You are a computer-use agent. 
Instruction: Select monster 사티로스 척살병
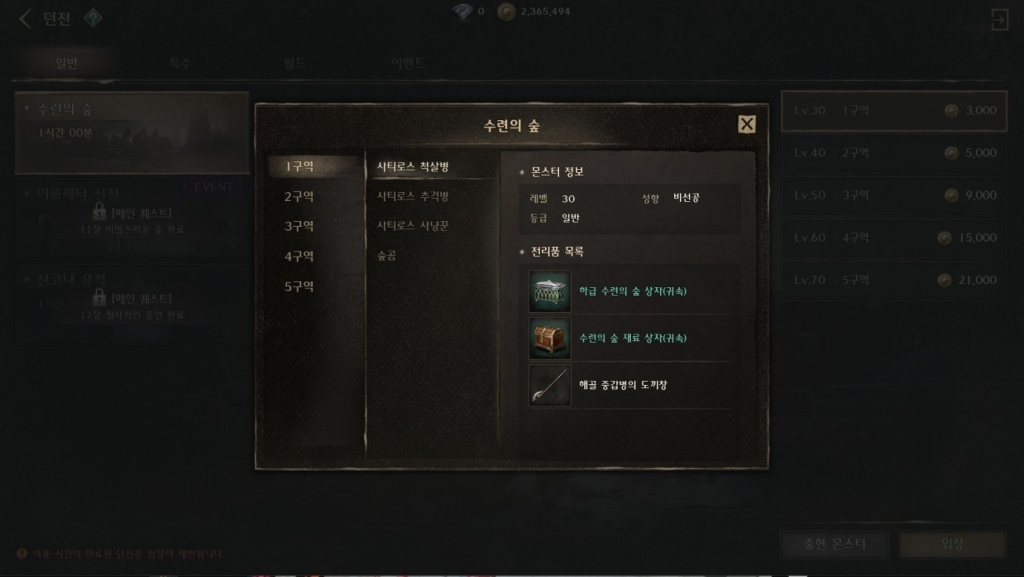click(413, 166)
